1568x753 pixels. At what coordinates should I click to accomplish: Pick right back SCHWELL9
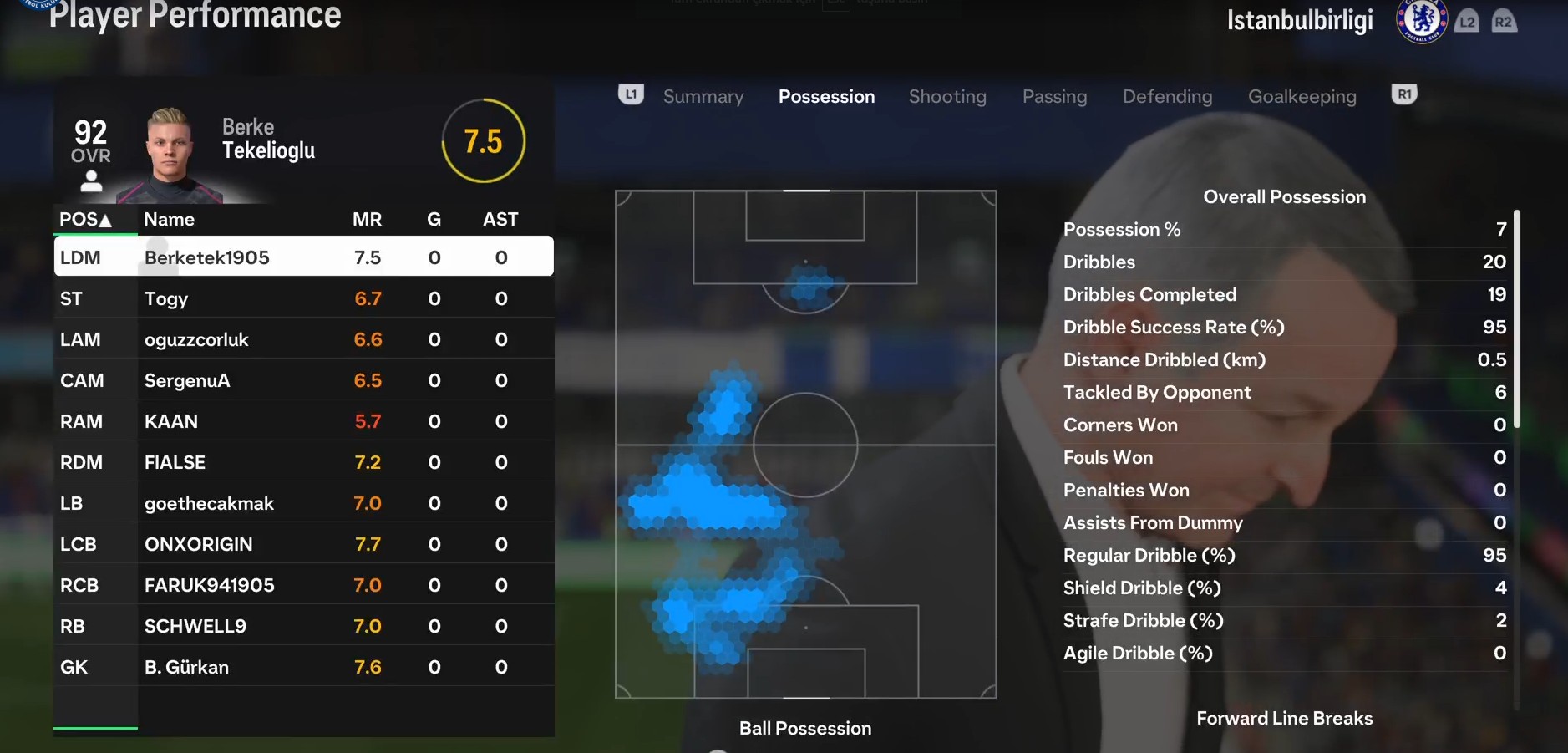point(303,626)
